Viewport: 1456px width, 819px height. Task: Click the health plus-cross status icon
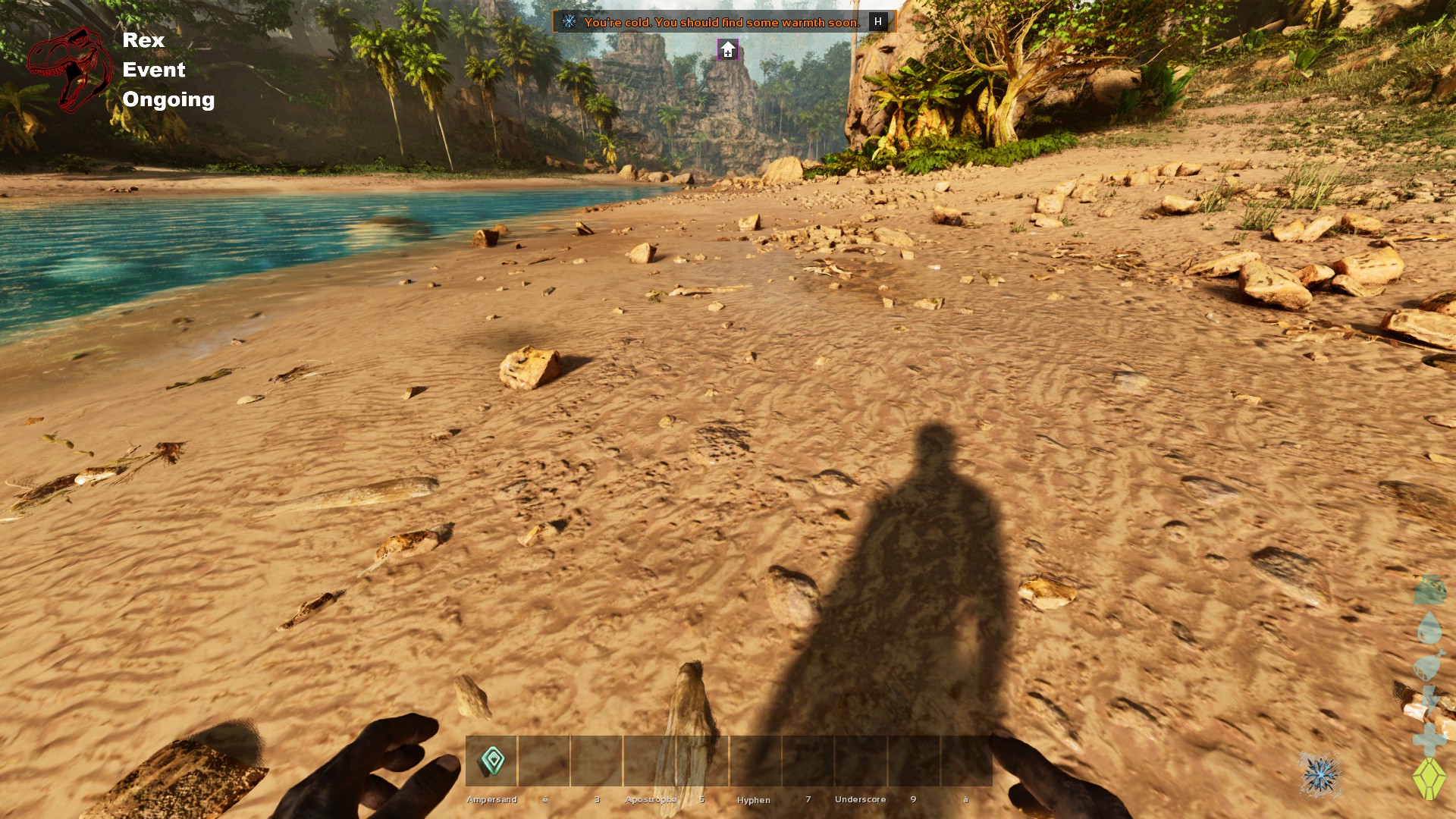(x=1429, y=741)
